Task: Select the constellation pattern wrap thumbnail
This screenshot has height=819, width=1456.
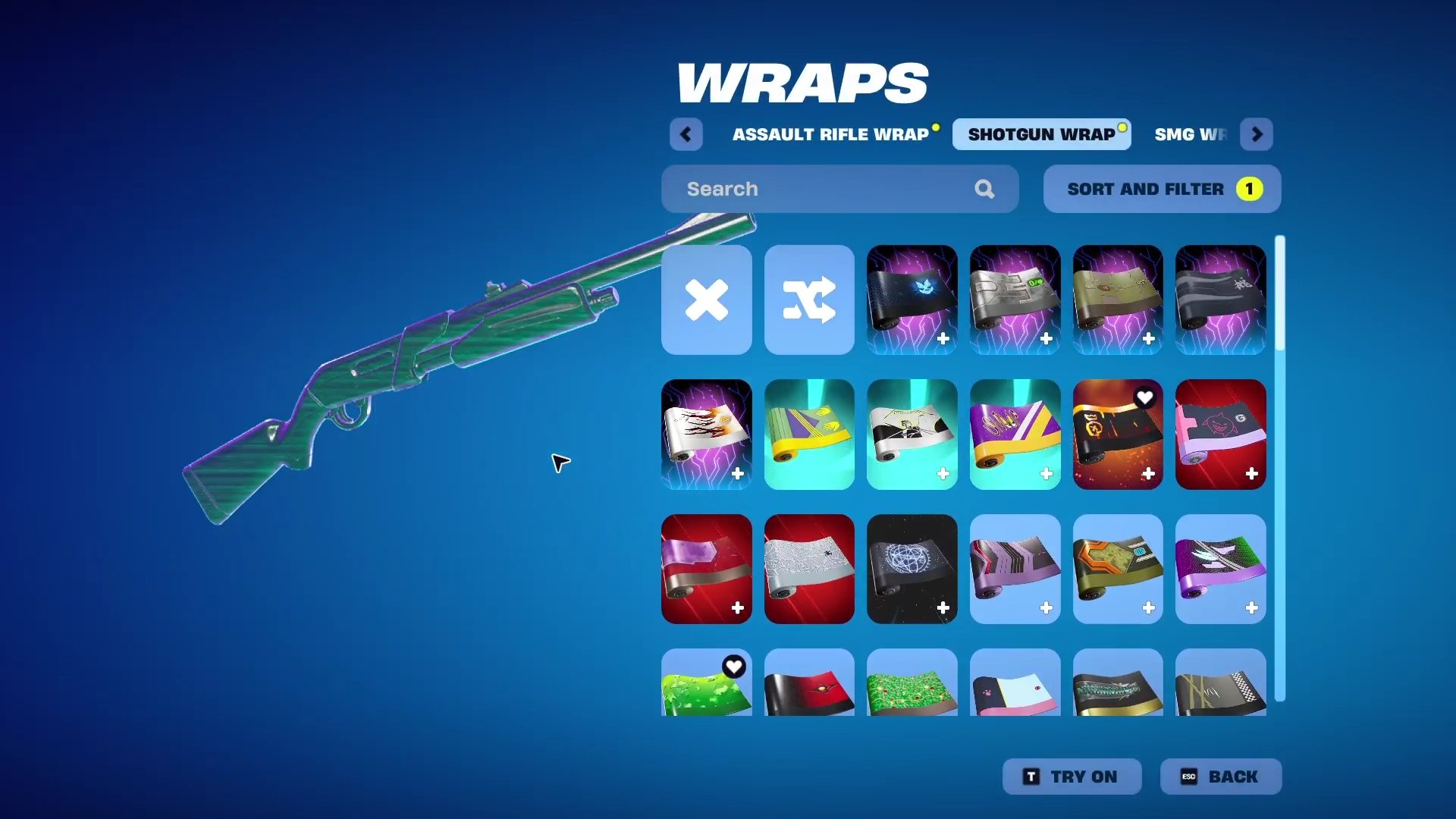Action: (x=912, y=570)
